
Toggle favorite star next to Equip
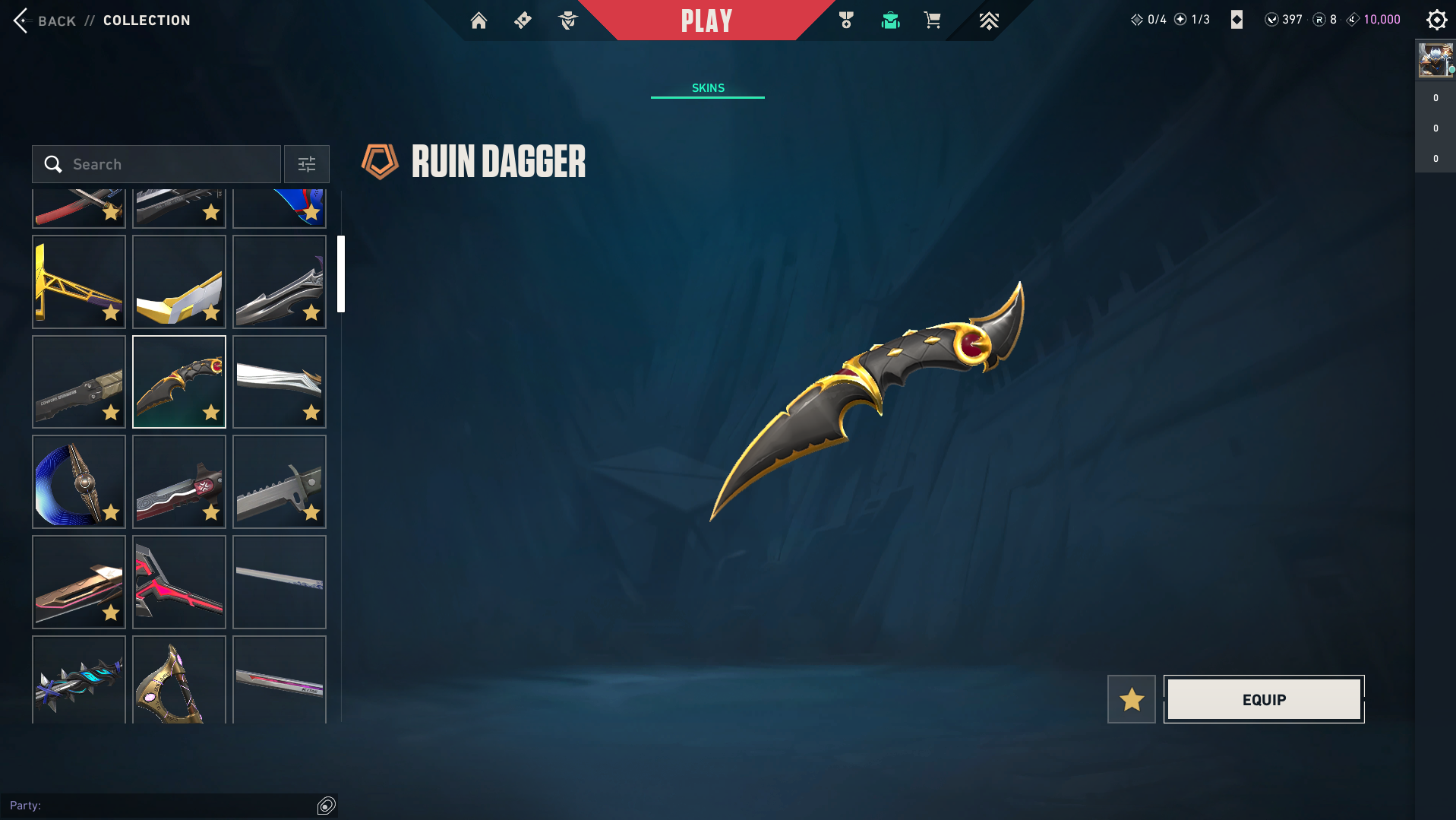[1131, 699]
